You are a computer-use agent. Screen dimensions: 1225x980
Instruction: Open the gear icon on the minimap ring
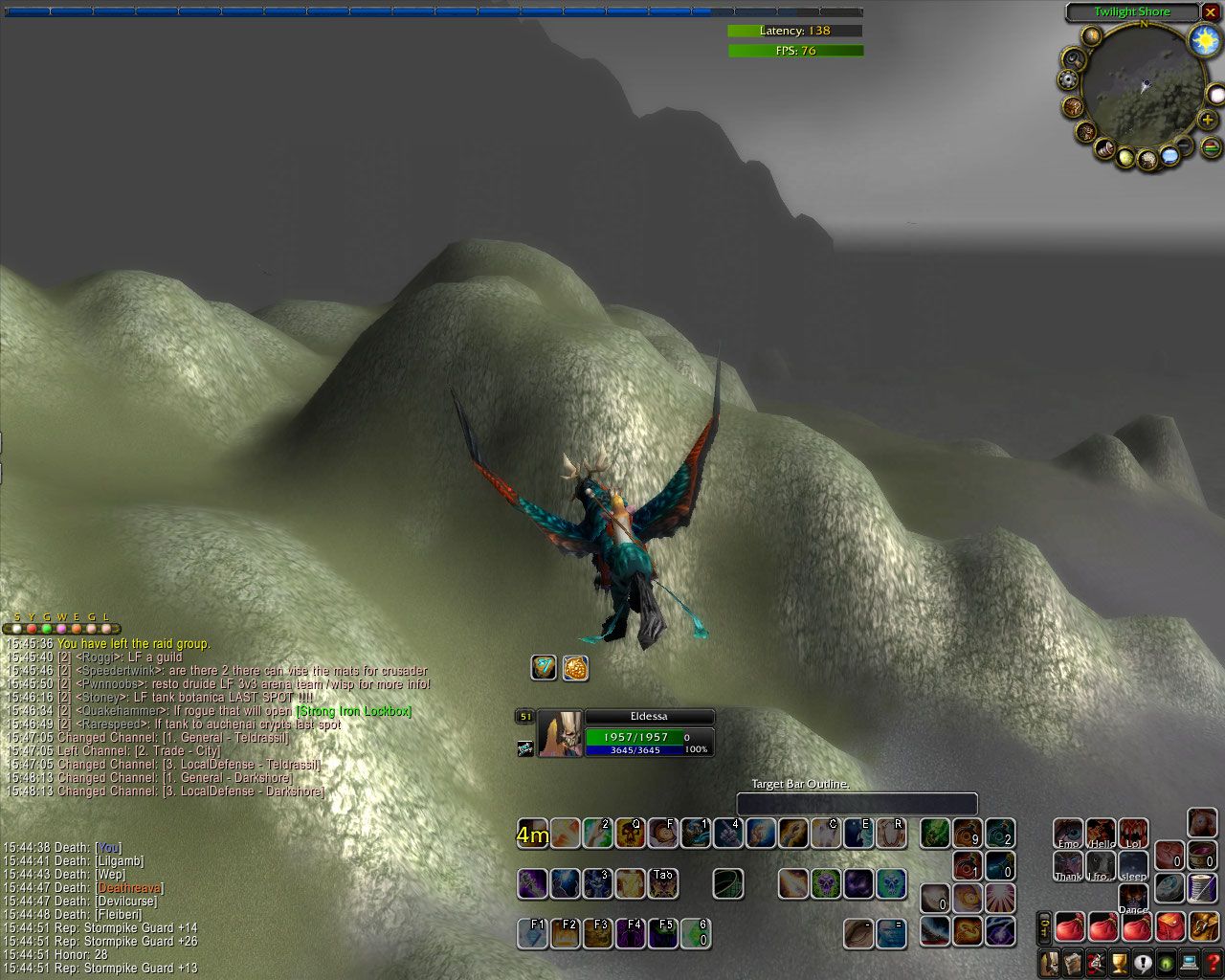[x=1069, y=81]
